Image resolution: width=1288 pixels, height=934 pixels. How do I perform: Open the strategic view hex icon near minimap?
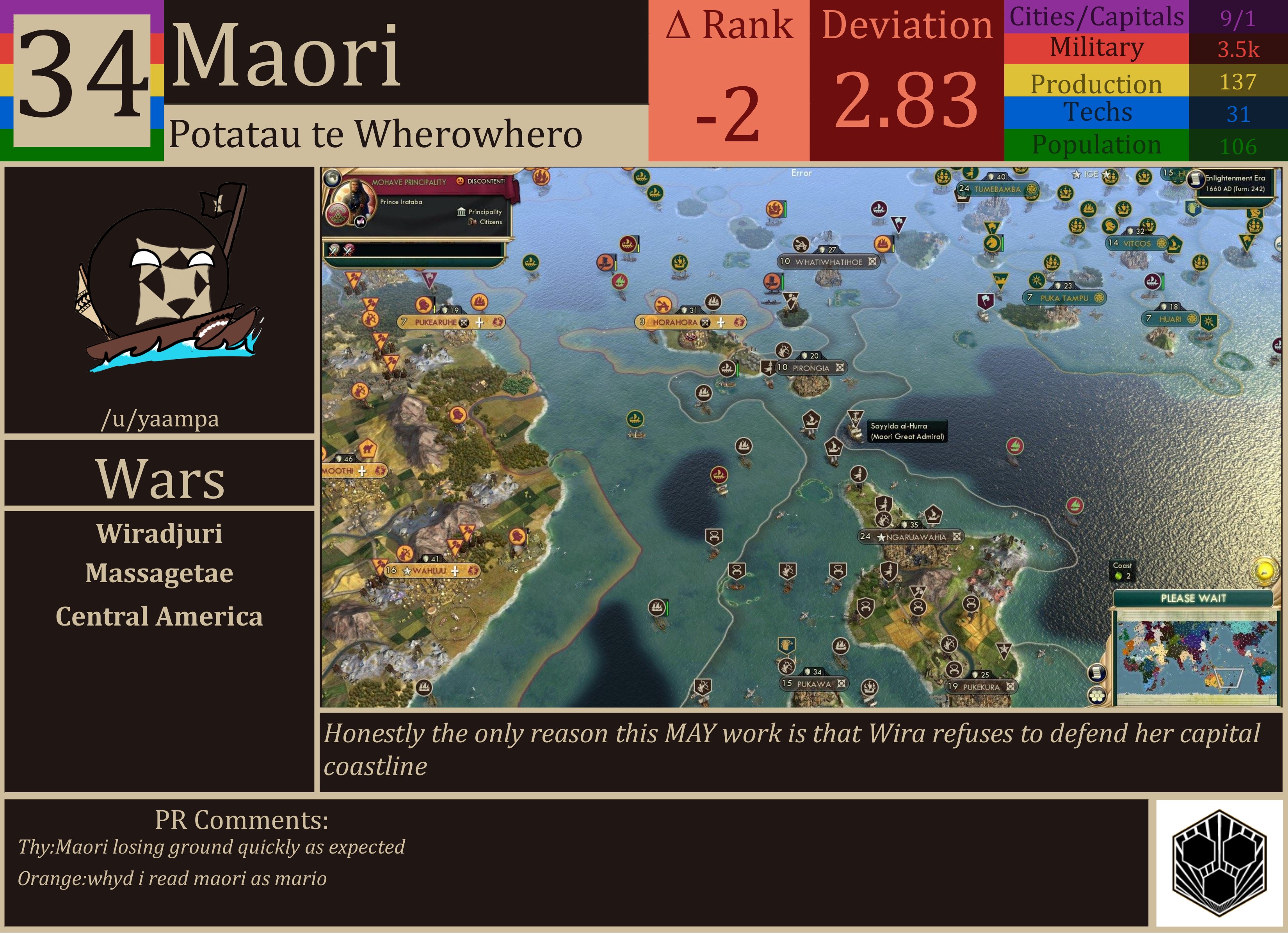pyautogui.click(x=1097, y=696)
